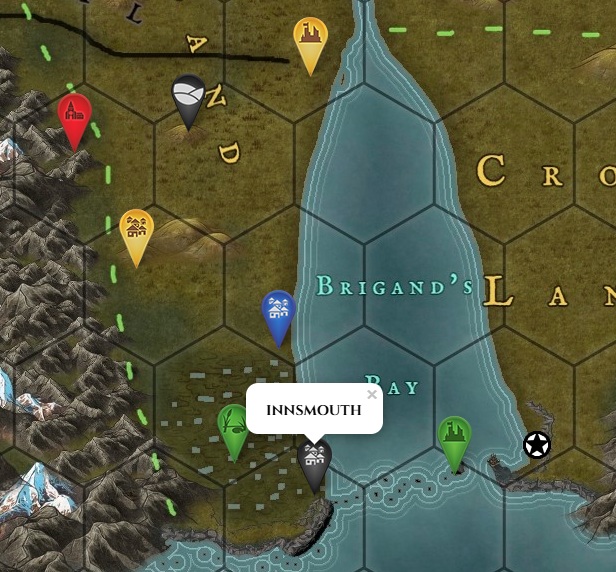Screen dimensions: 616x572
Task: Click the black circle star marker
Action: 537,445
